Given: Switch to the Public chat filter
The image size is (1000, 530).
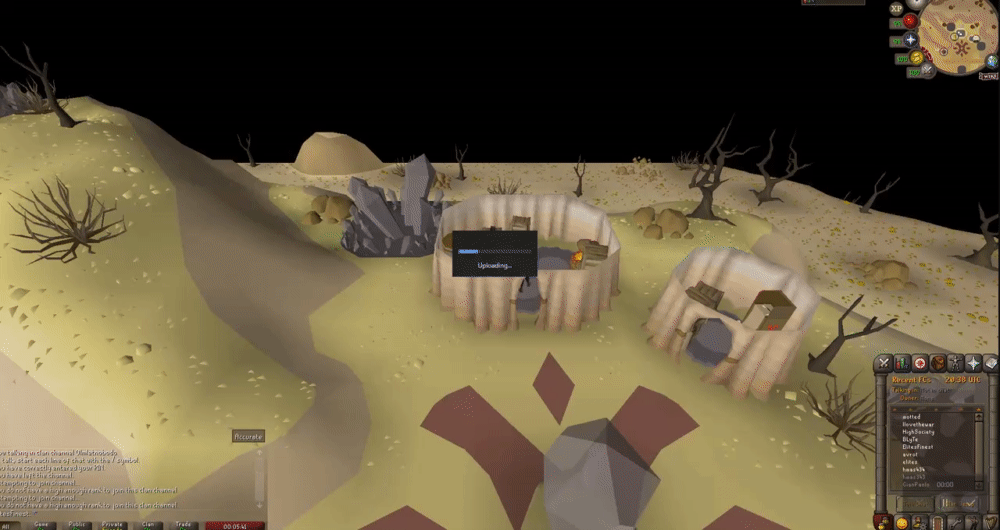Looking at the screenshot, I should coord(76,524).
